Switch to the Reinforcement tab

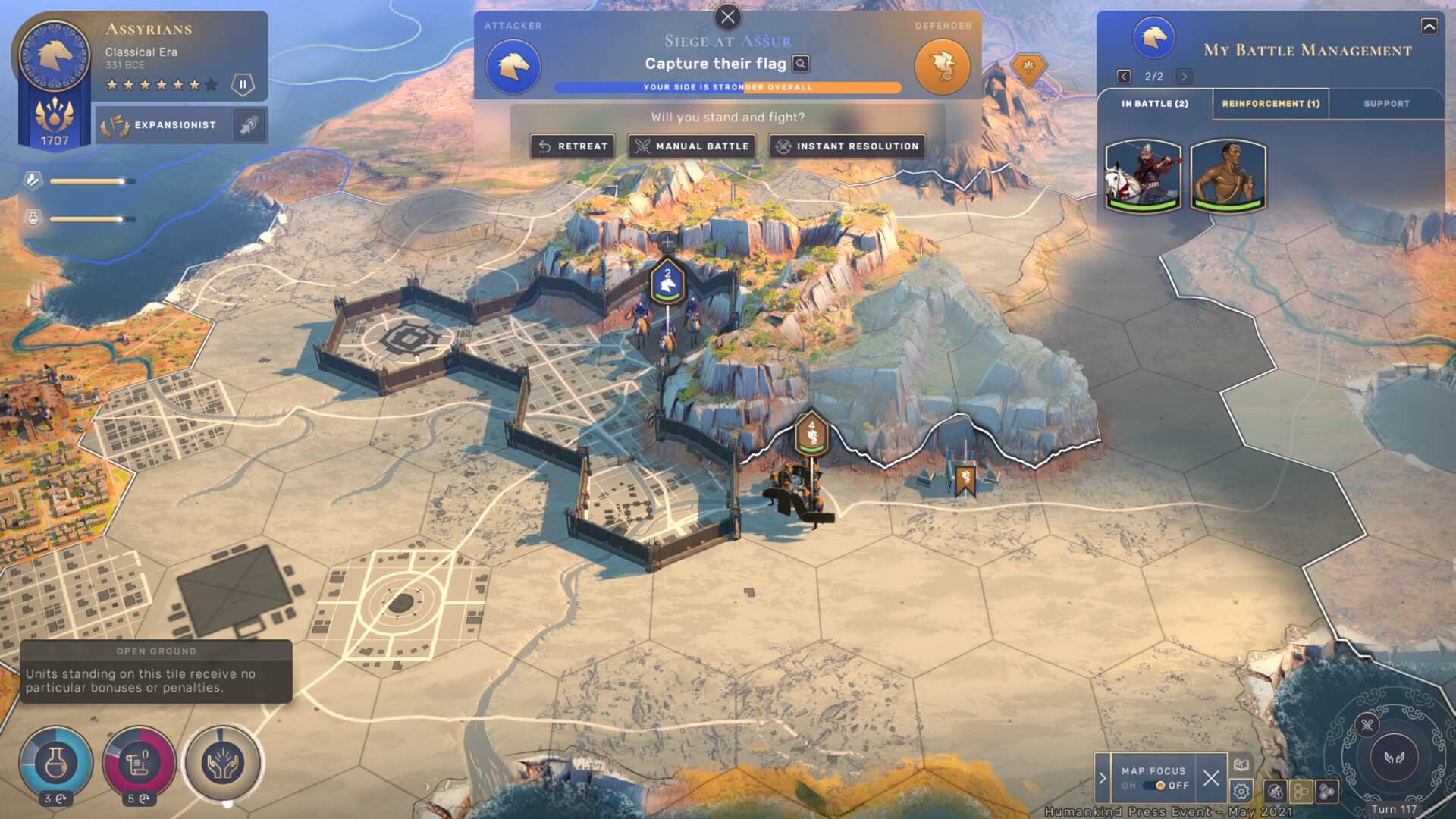pos(1270,104)
